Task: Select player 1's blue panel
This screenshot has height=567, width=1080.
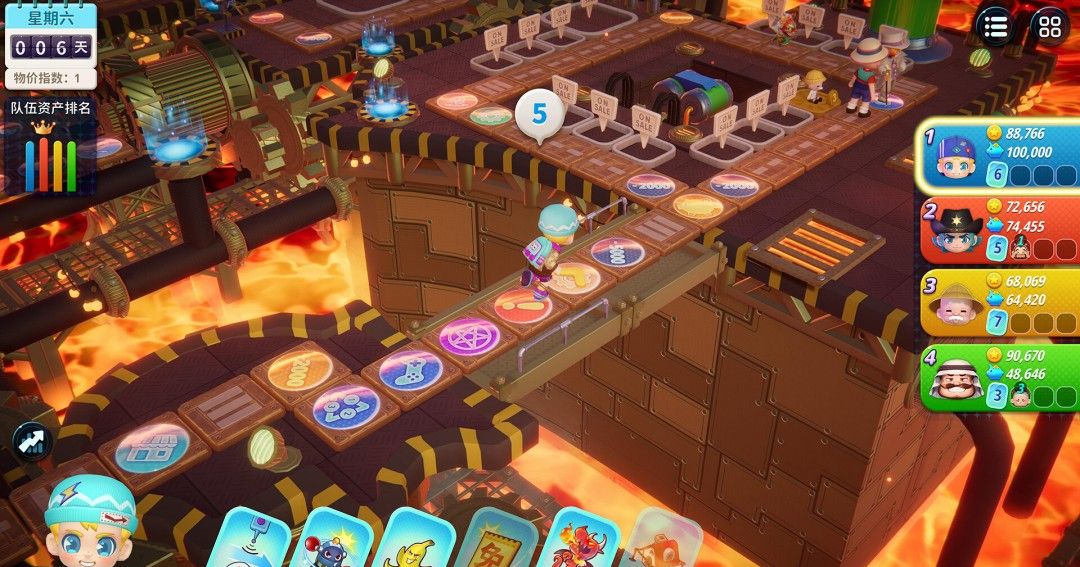Action: pyautogui.click(x=1000, y=156)
